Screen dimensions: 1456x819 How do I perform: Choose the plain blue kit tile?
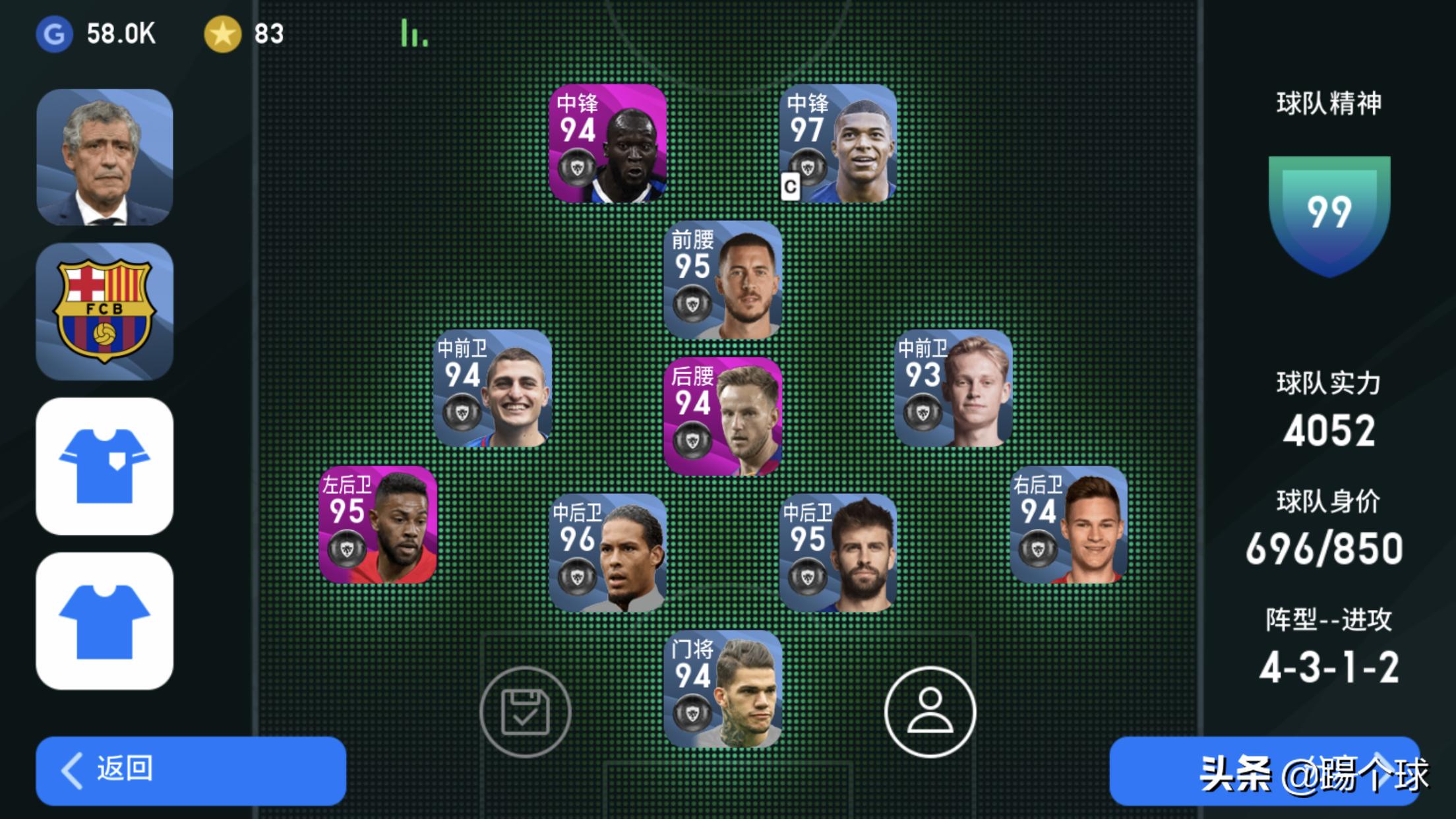pos(105,621)
